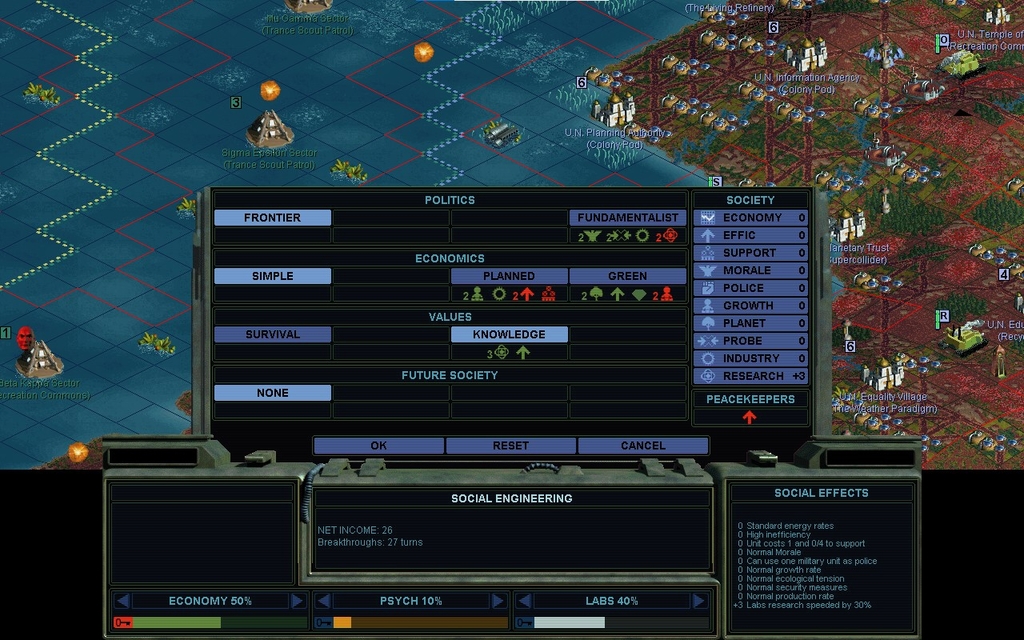Screen dimensions: 1024x640
Task: Click the RESET button
Action: click(x=511, y=446)
